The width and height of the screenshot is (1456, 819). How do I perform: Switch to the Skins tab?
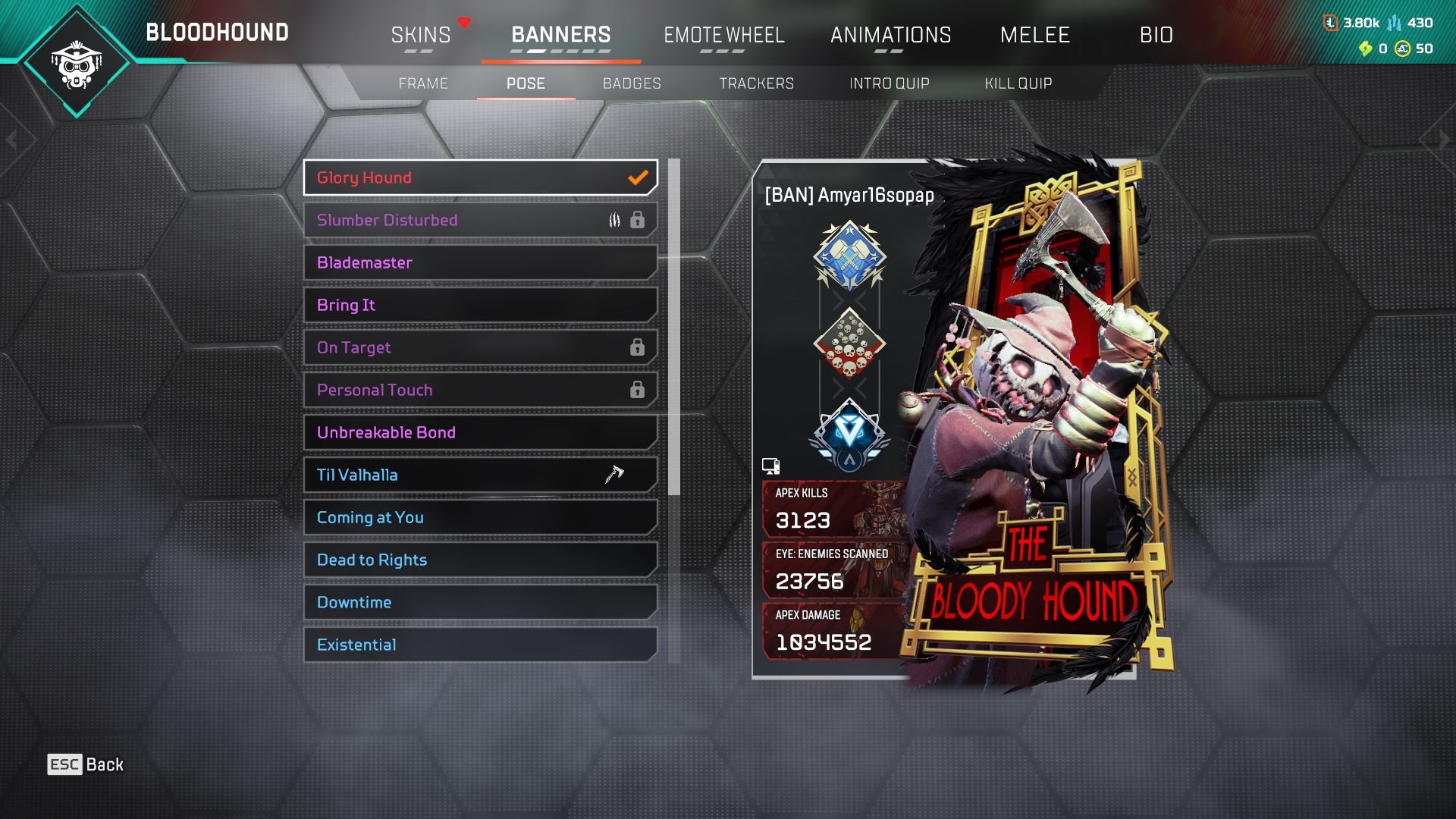(421, 35)
